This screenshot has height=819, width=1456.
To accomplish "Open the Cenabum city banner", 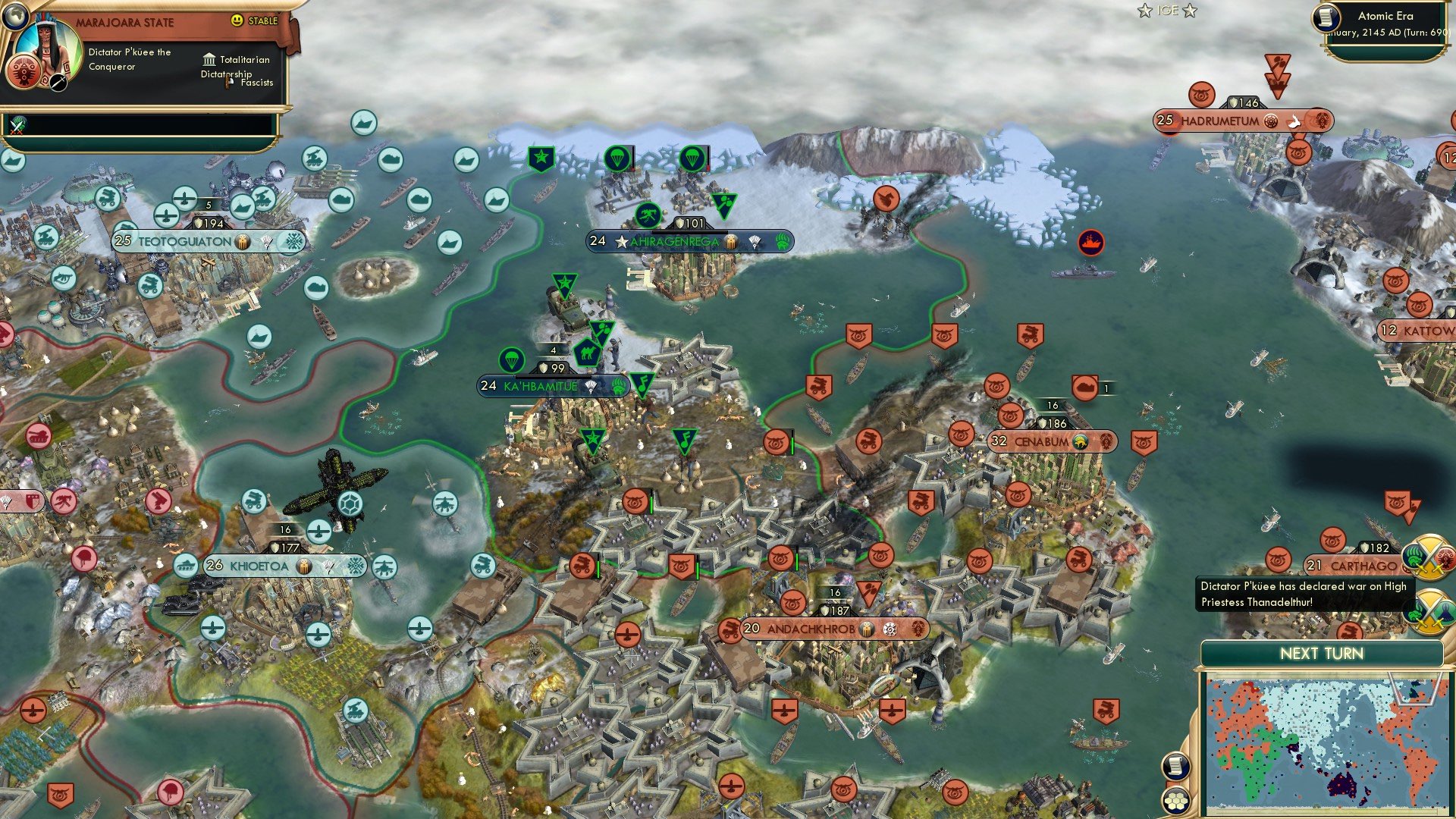I will pyautogui.click(x=1051, y=440).
